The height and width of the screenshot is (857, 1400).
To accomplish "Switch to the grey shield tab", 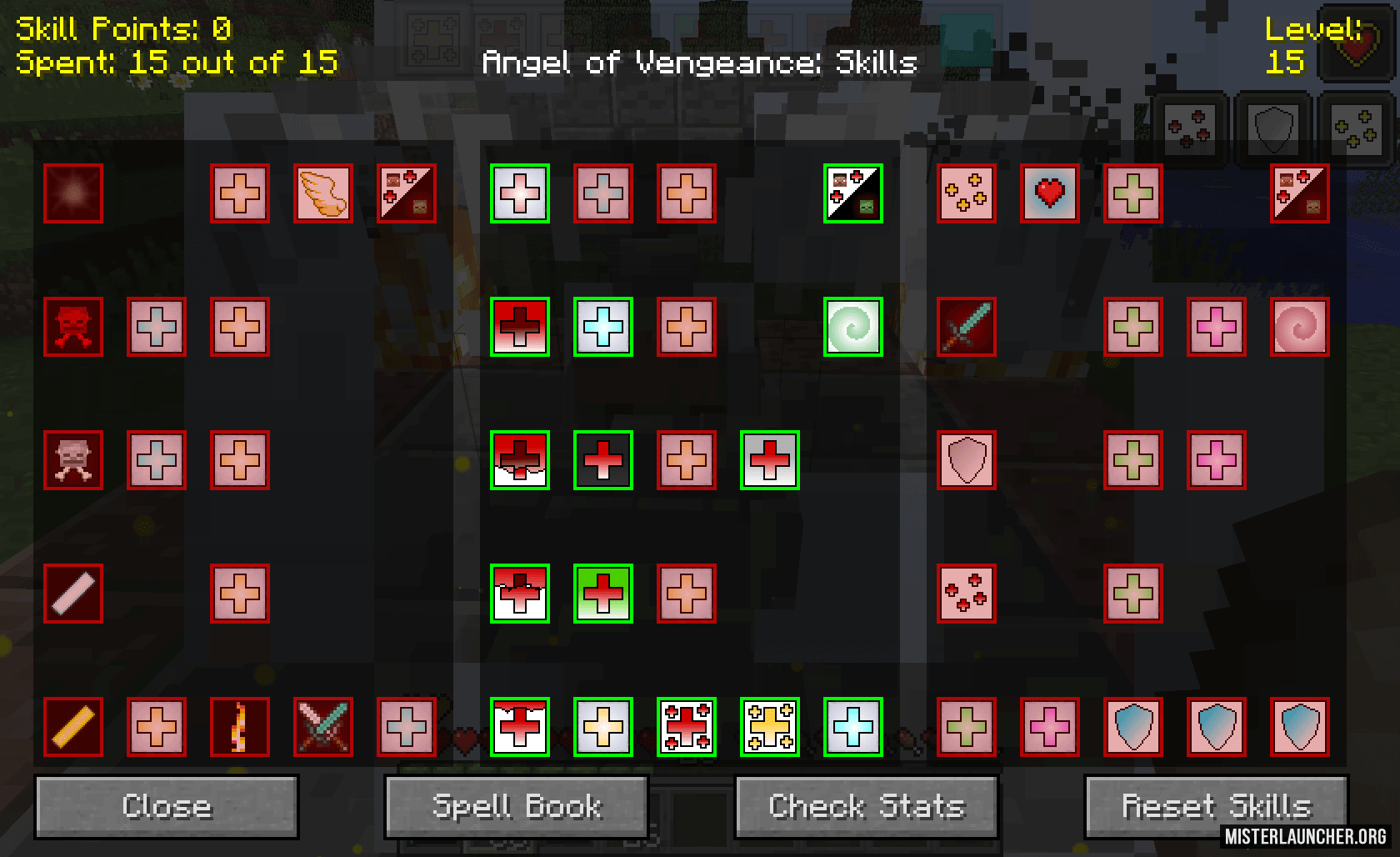I will click(x=1272, y=128).
